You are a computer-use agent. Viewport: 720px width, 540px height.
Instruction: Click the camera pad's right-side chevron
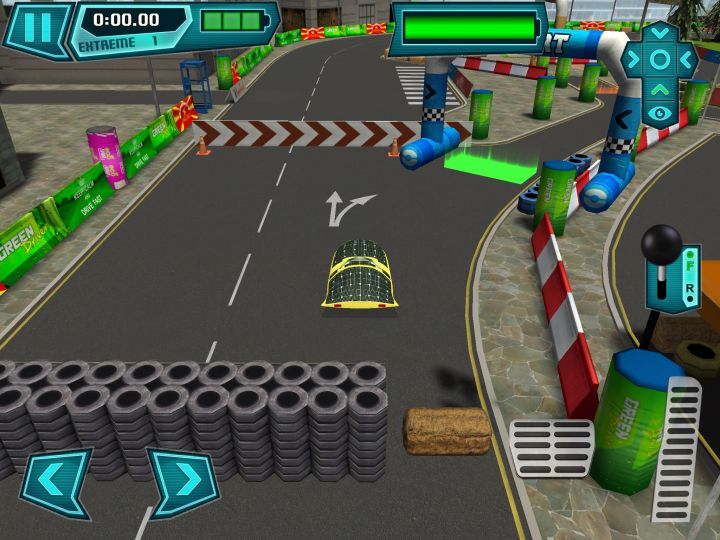(x=688, y=59)
